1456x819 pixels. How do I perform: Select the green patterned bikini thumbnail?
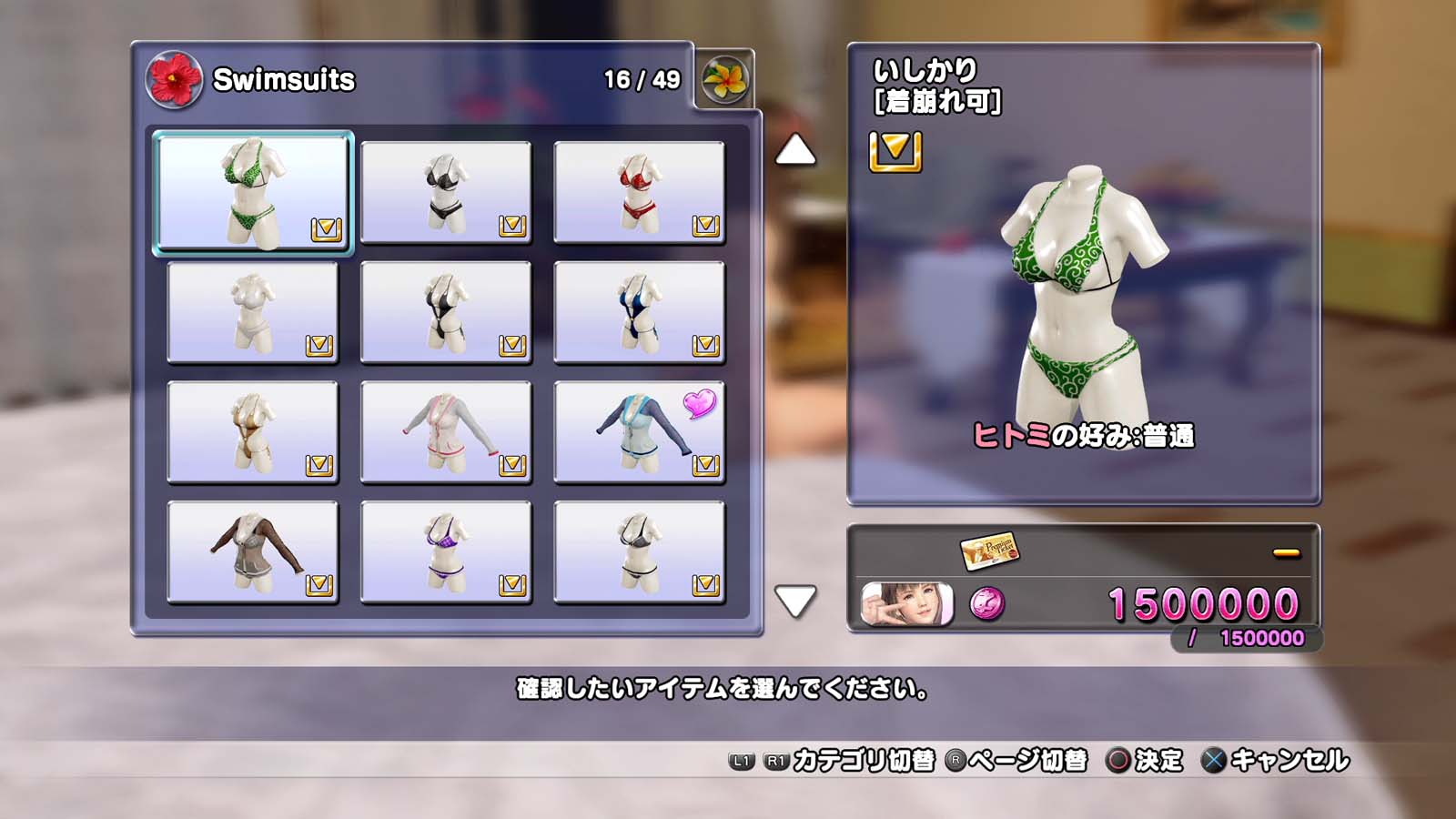253,192
